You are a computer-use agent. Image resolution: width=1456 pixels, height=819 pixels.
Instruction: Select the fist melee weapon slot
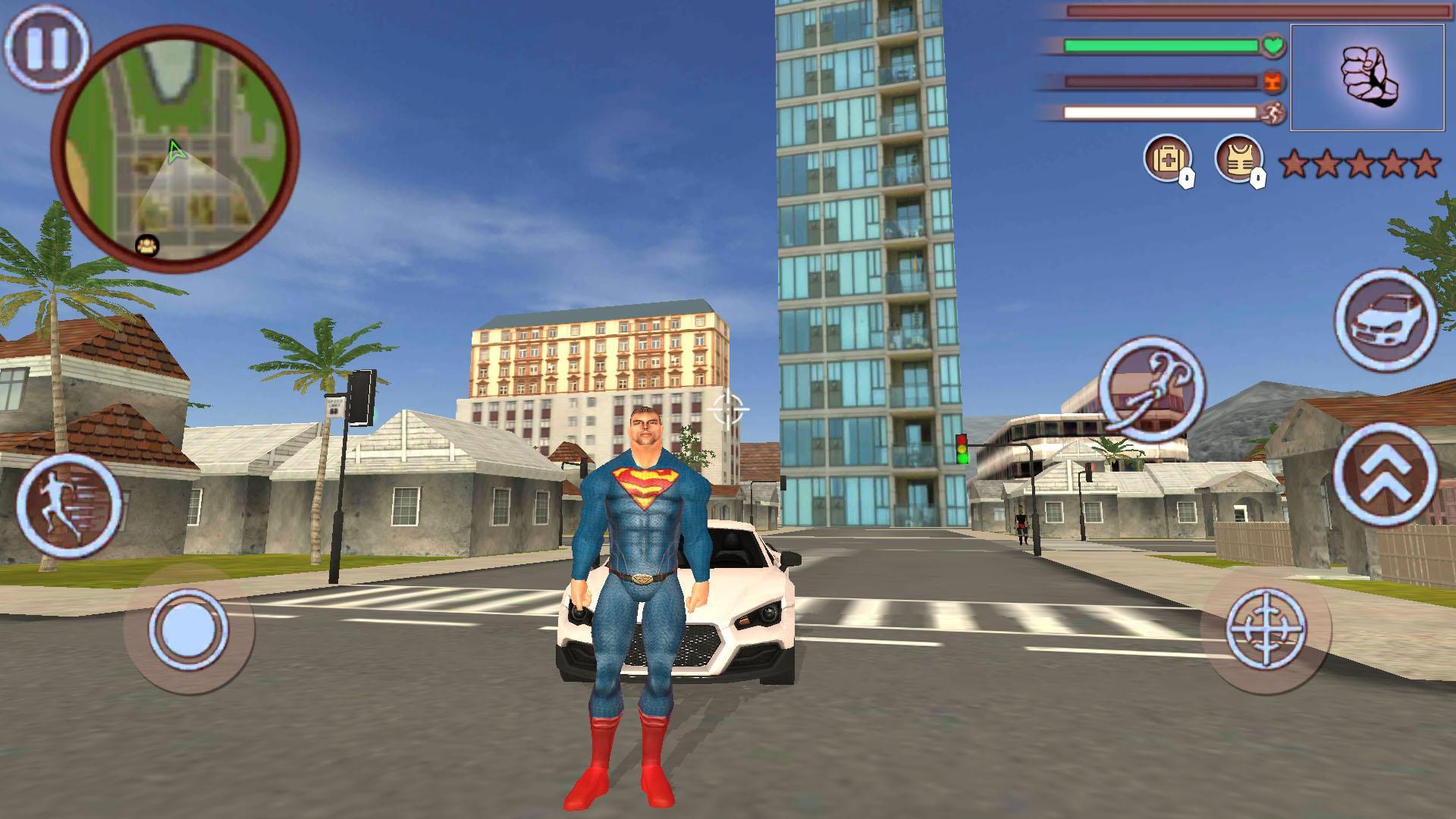coord(1369,76)
